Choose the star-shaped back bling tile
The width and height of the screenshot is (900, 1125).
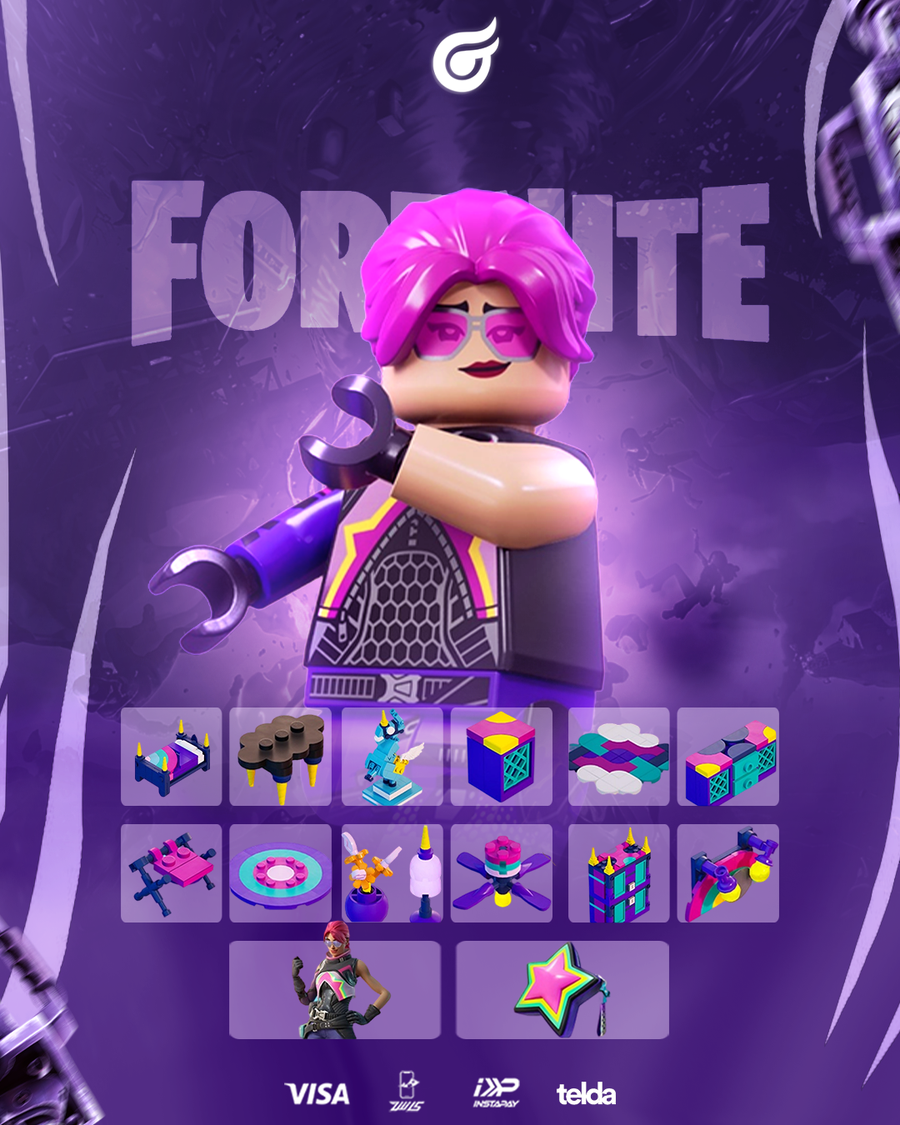pos(562,989)
